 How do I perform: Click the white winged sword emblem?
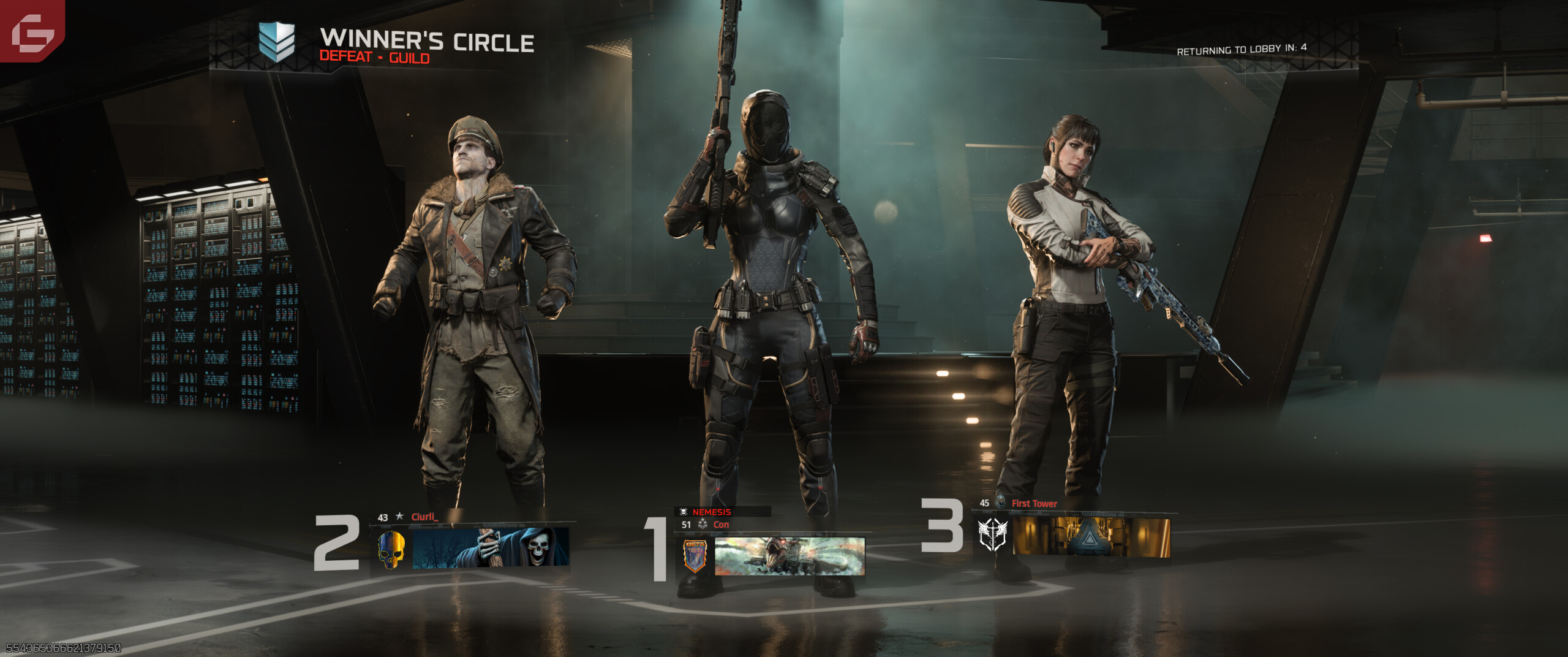point(992,534)
